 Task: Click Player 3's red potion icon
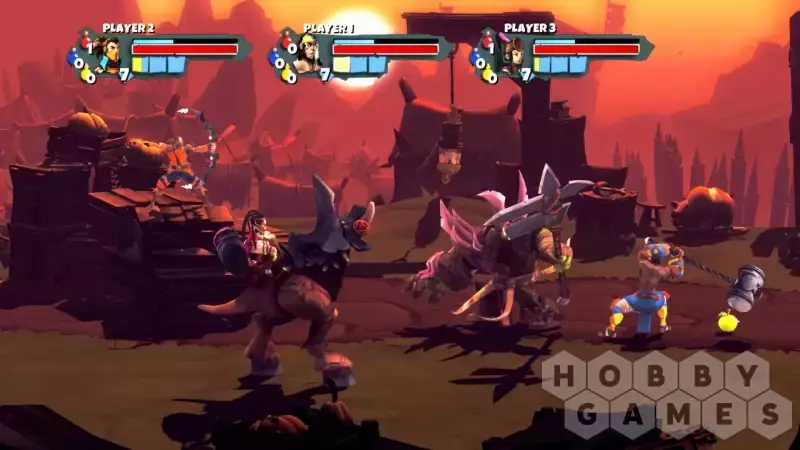point(488,42)
